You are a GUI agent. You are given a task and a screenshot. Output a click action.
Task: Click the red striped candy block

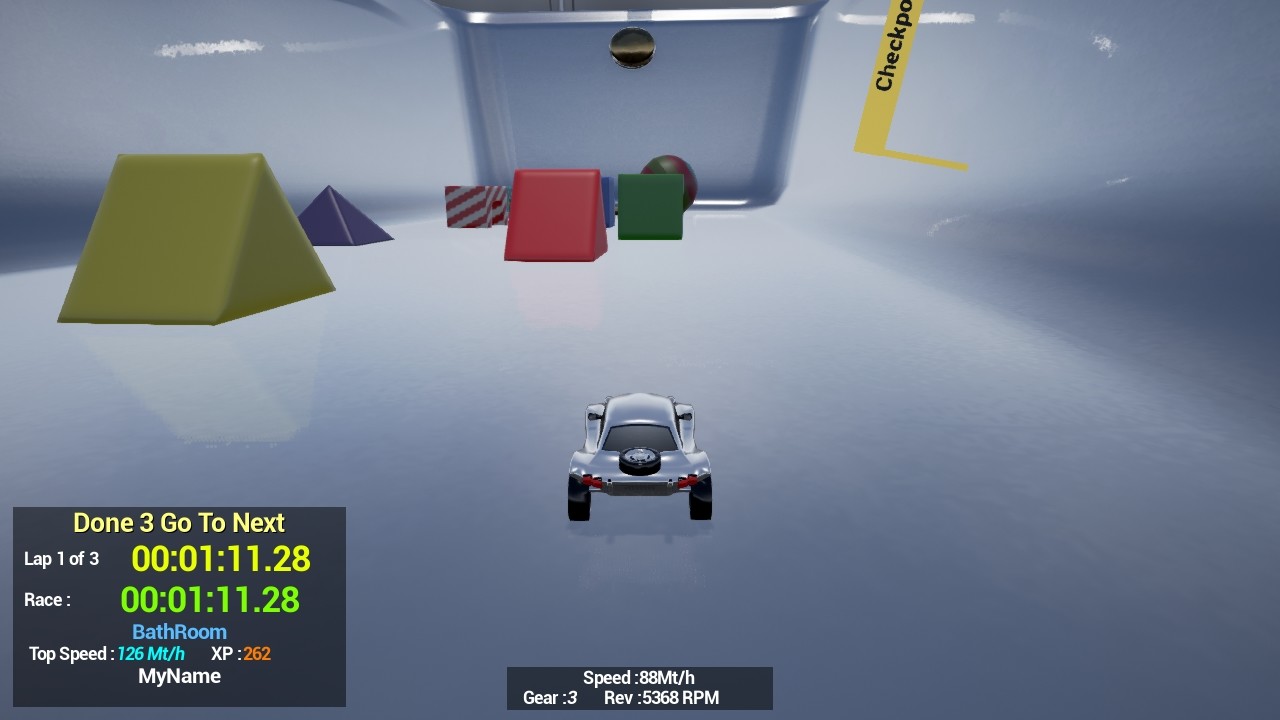(470, 205)
